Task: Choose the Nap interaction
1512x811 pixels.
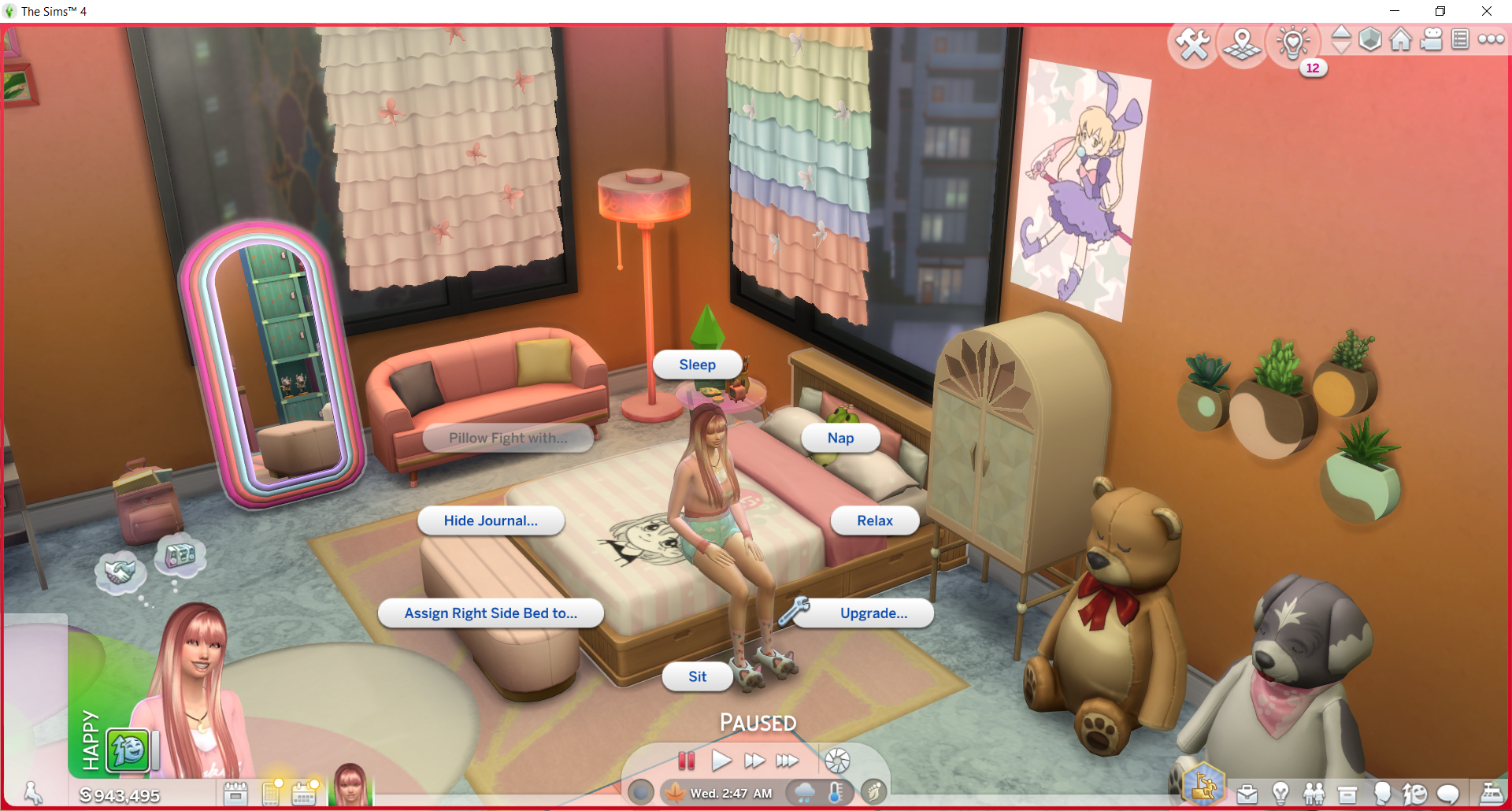Action: pos(841,438)
